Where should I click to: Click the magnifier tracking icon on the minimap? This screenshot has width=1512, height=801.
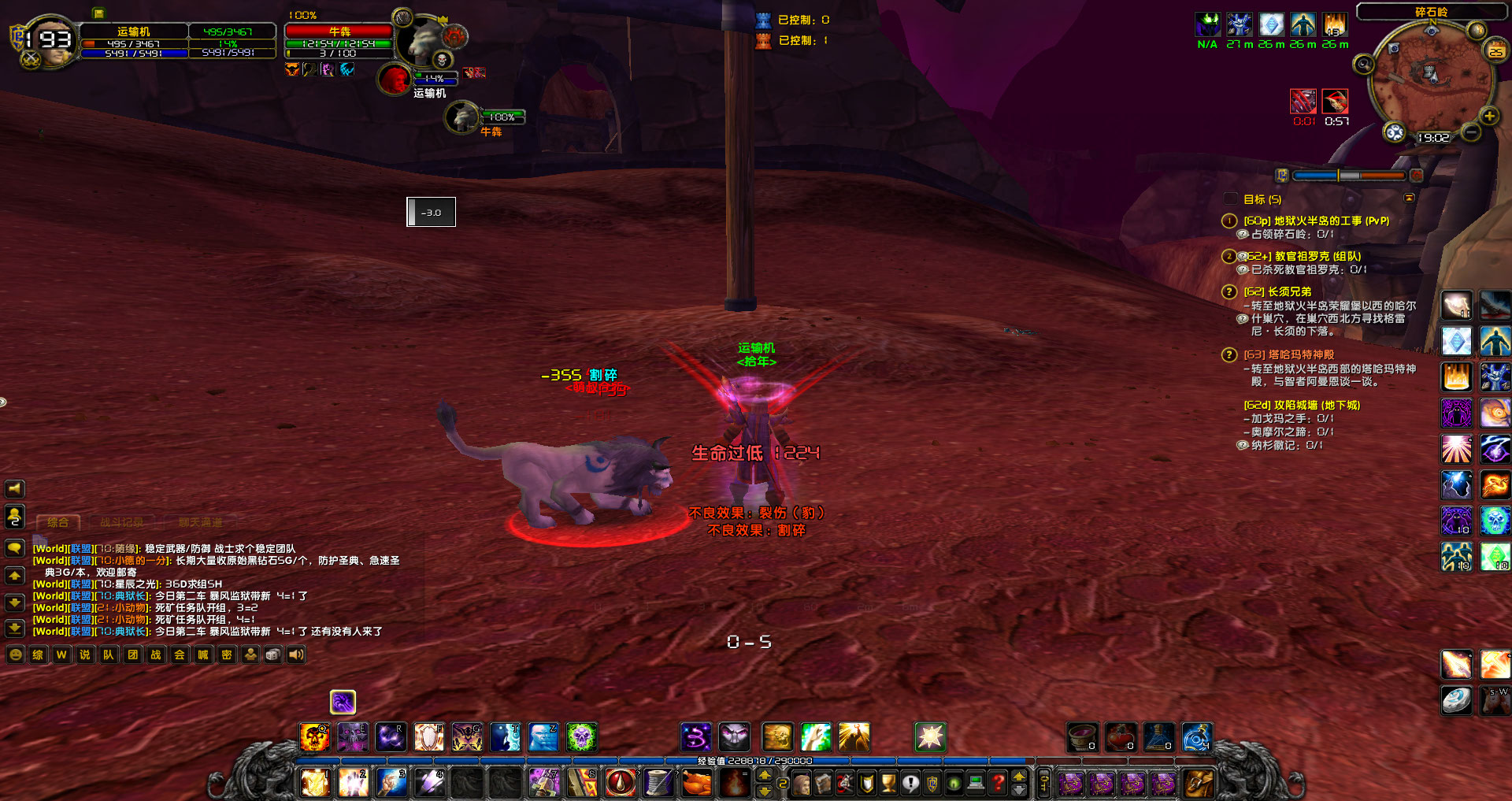point(1363,63)
